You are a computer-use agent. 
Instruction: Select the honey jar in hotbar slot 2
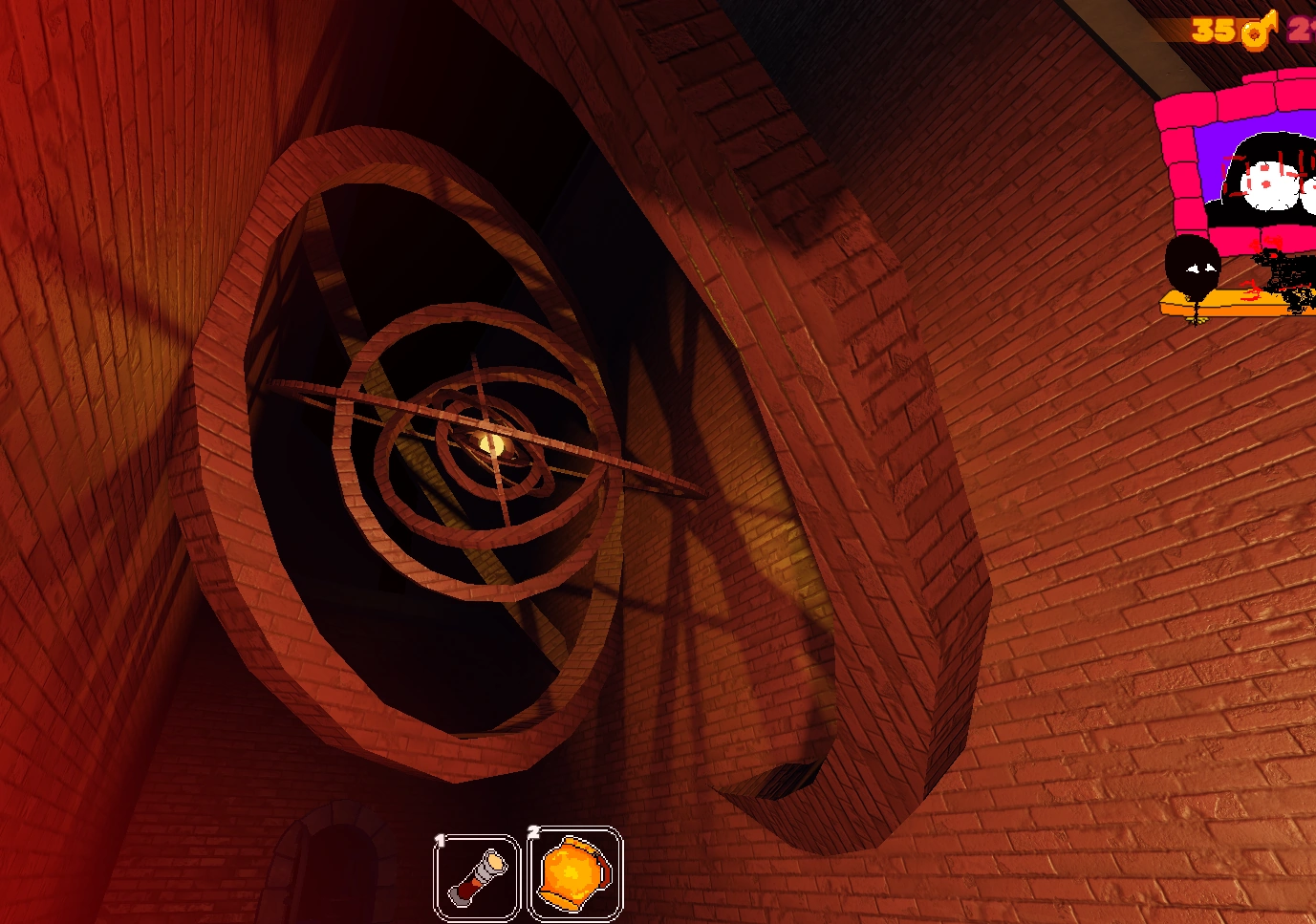573,872
